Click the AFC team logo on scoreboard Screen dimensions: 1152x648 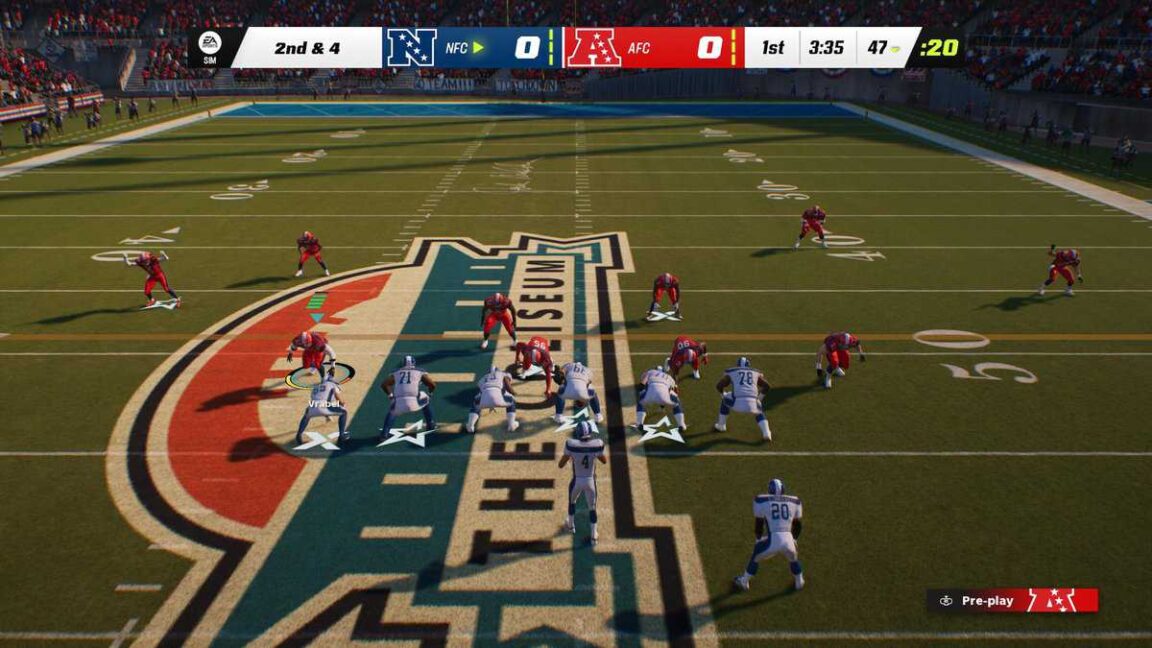coord(594,48)
